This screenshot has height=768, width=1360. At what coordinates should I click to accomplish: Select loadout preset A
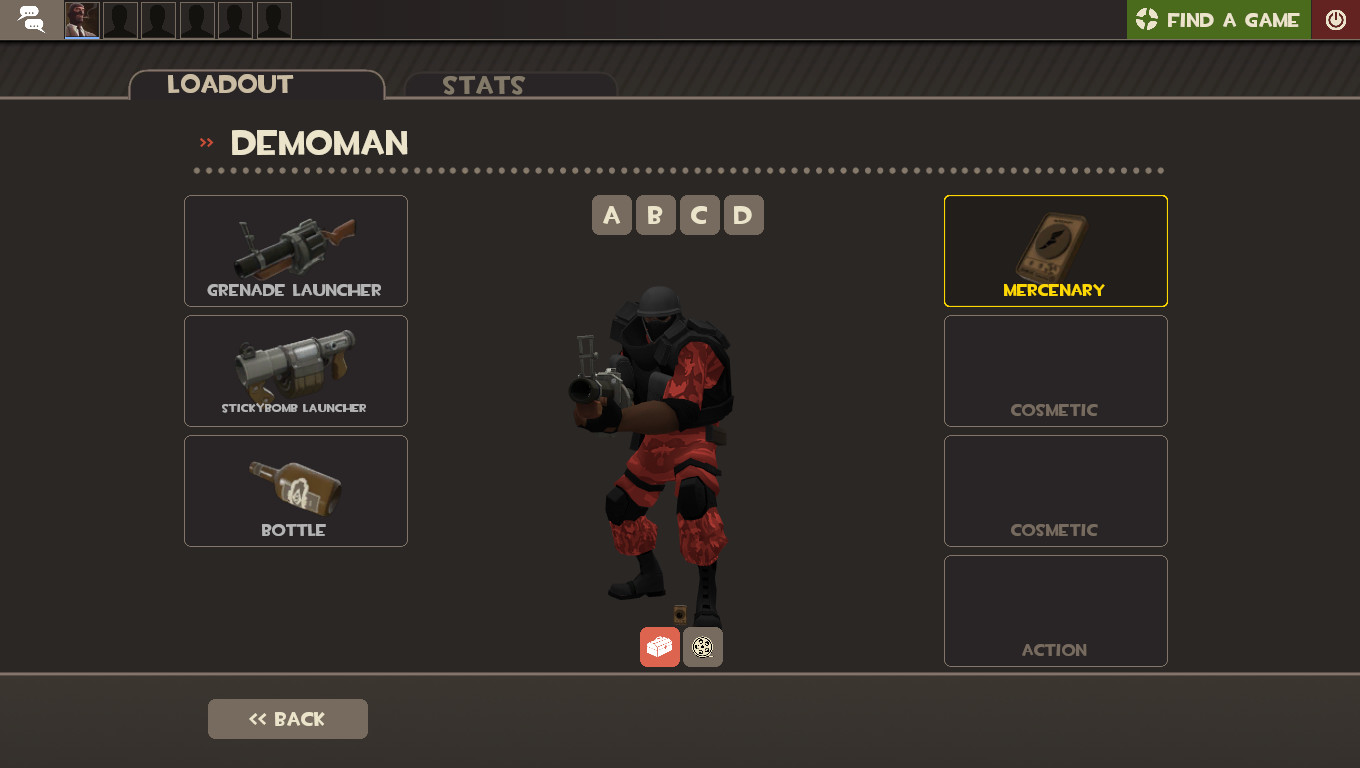(x=612, y=214)
